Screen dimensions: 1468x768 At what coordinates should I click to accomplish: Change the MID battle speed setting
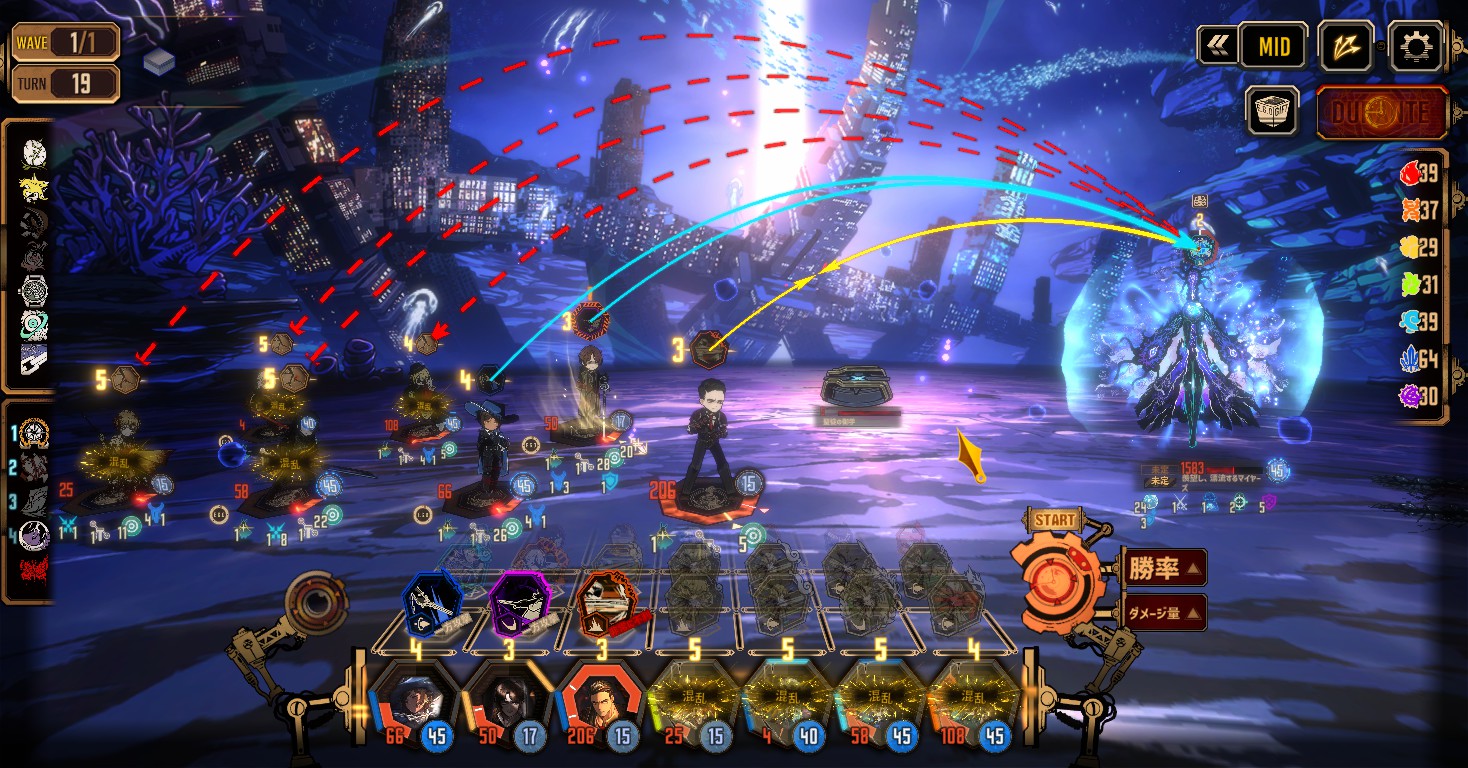pos(1274,46)
